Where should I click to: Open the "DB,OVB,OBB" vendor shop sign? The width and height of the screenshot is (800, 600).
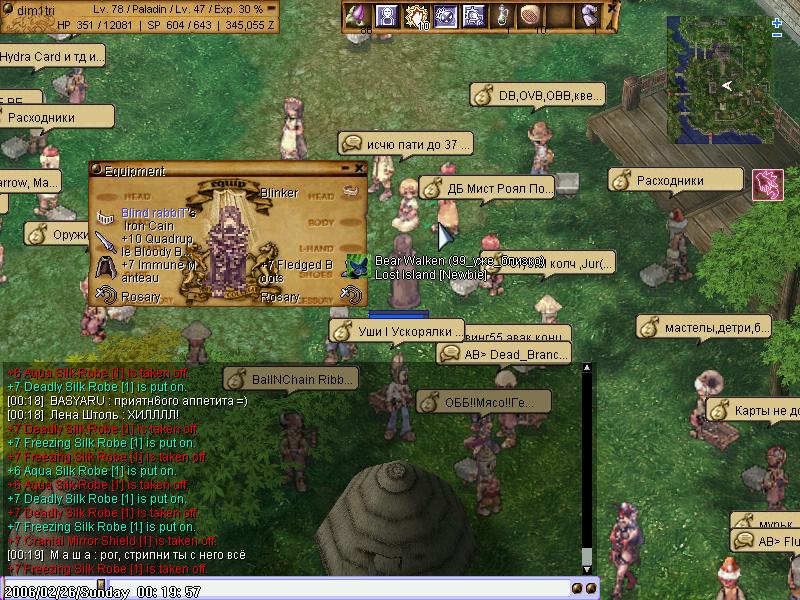[538, 95]
